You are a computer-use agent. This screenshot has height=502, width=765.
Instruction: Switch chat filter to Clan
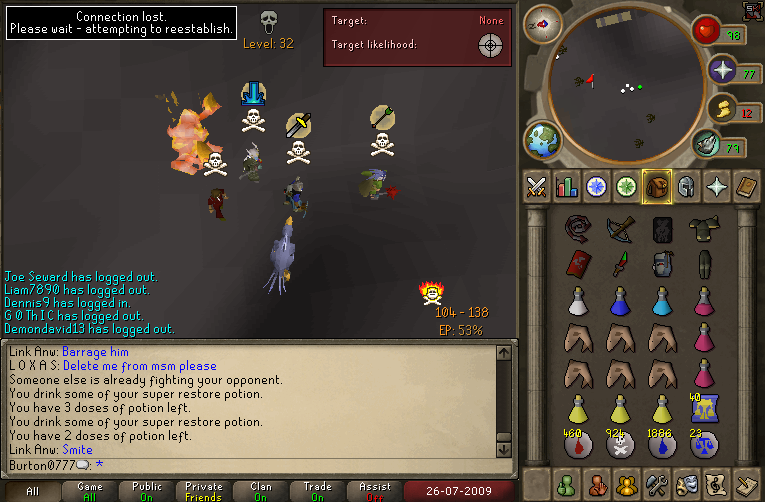(261, 491)
